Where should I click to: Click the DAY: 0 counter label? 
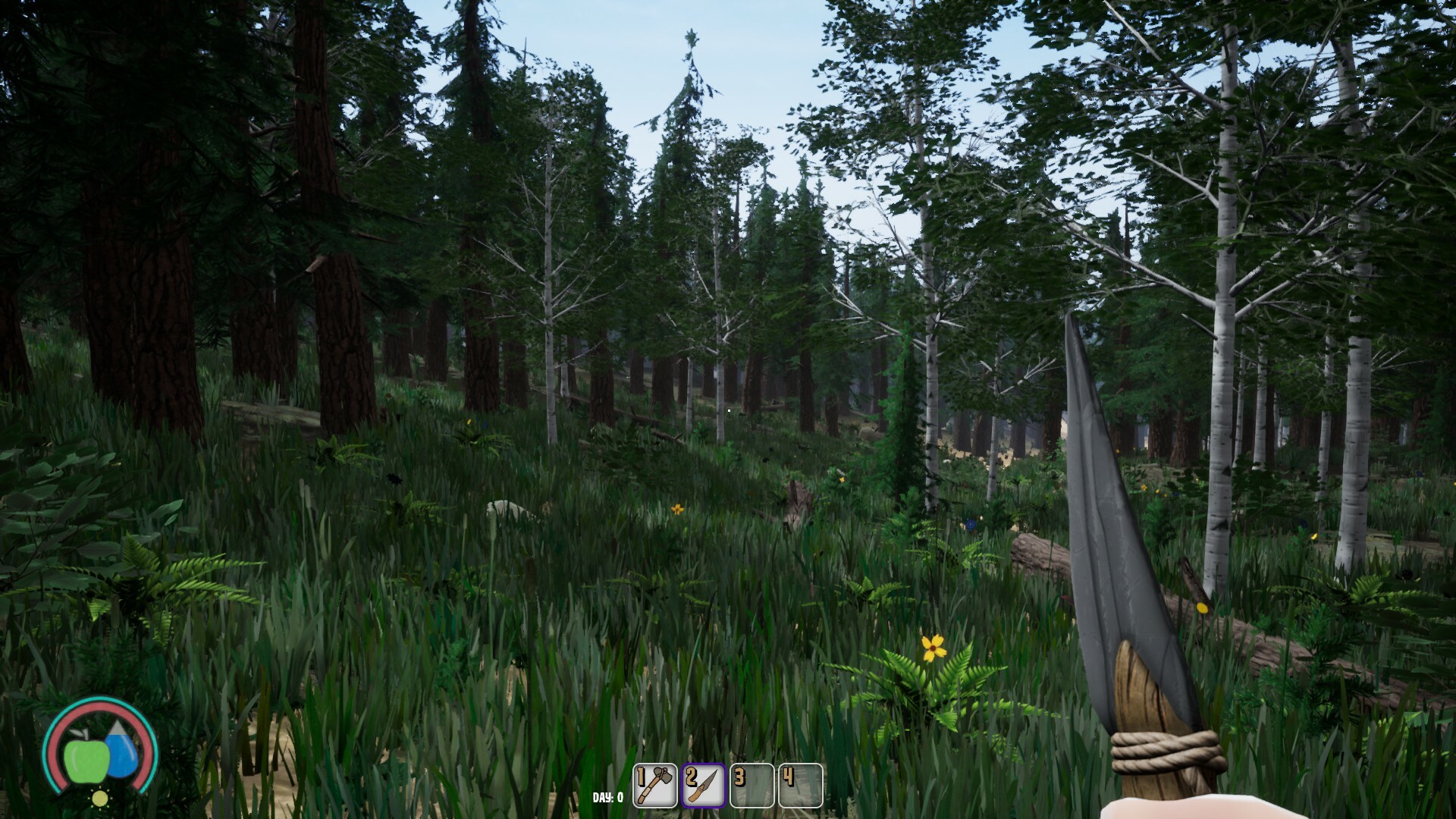click(607, 798)
